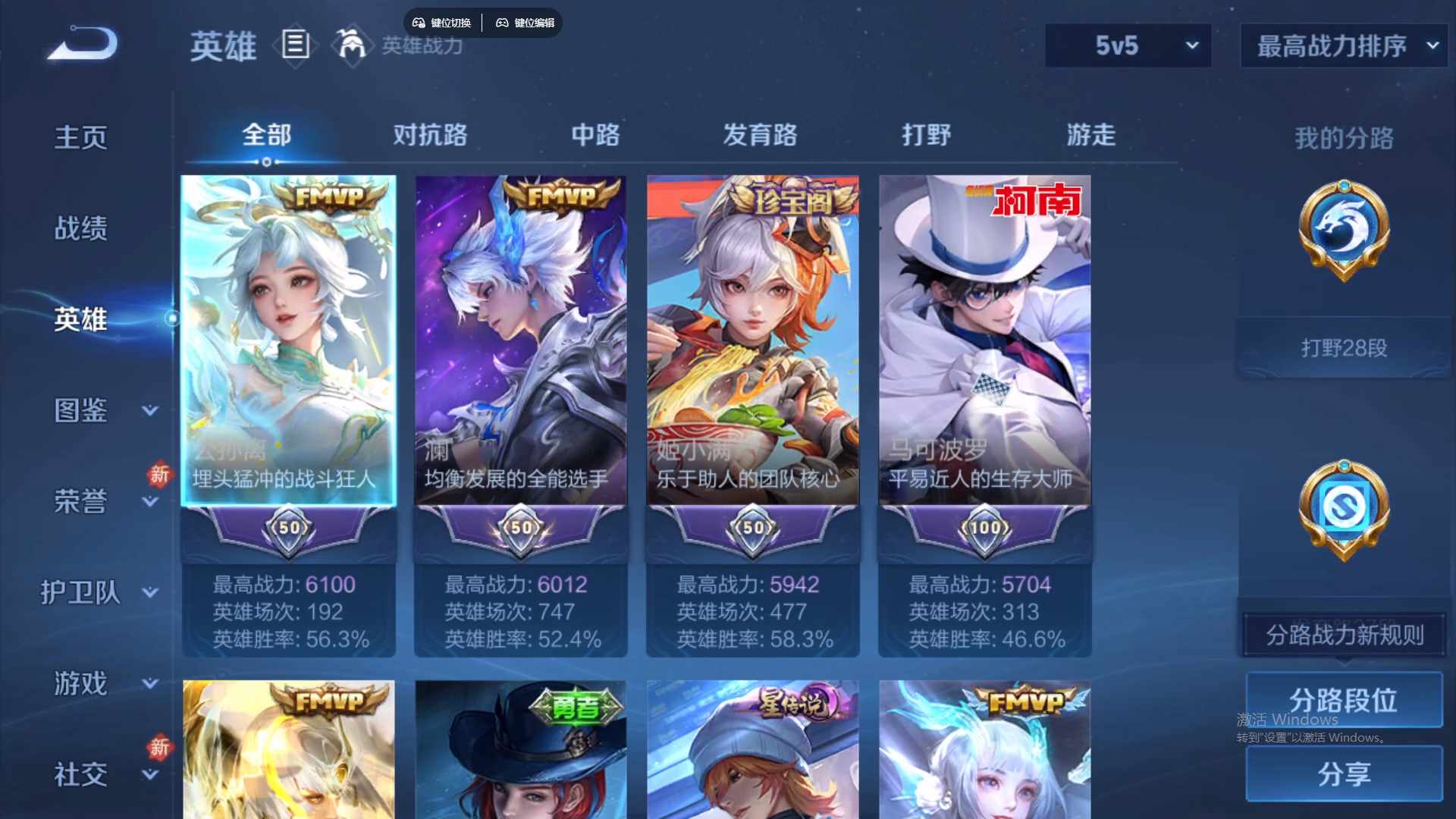Image resolution: width=1456 pixels, height=819 pixels.
Task: Click the level 50 shield badge on 公孙离 card
Action: 288,529
